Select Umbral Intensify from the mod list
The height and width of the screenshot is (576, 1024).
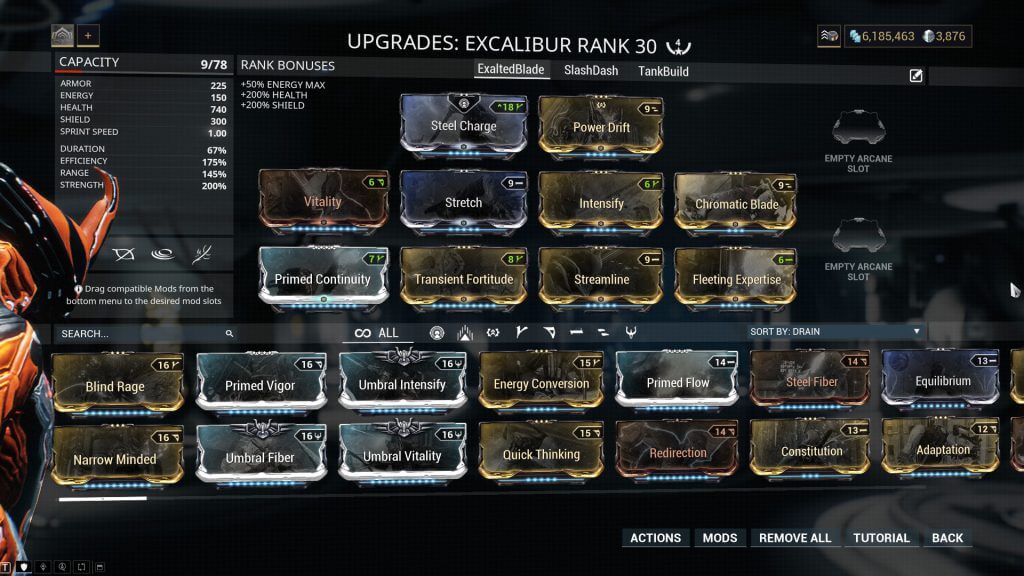402,384
